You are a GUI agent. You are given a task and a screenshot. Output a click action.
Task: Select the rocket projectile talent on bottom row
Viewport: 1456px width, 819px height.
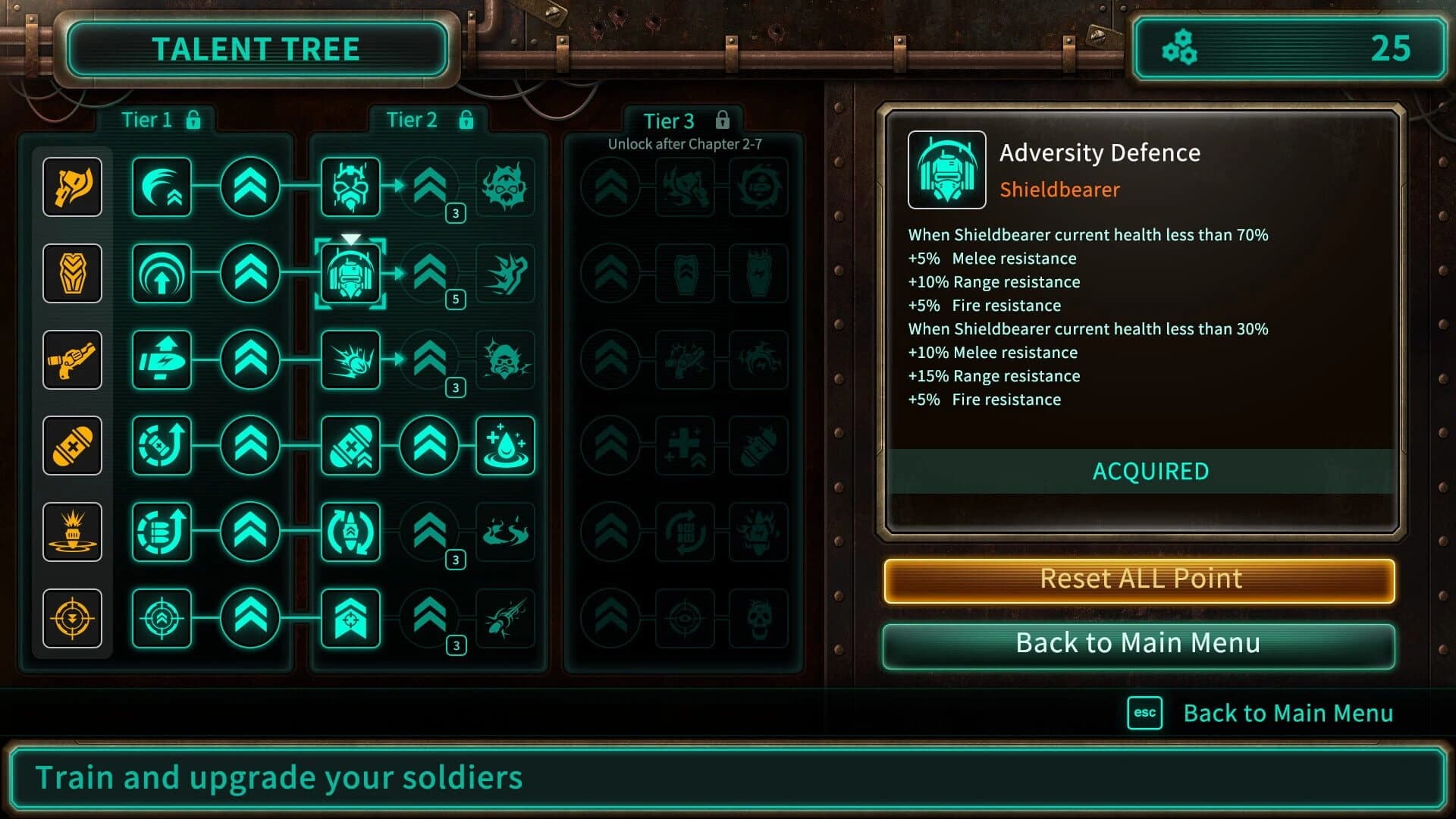point(507,620)
